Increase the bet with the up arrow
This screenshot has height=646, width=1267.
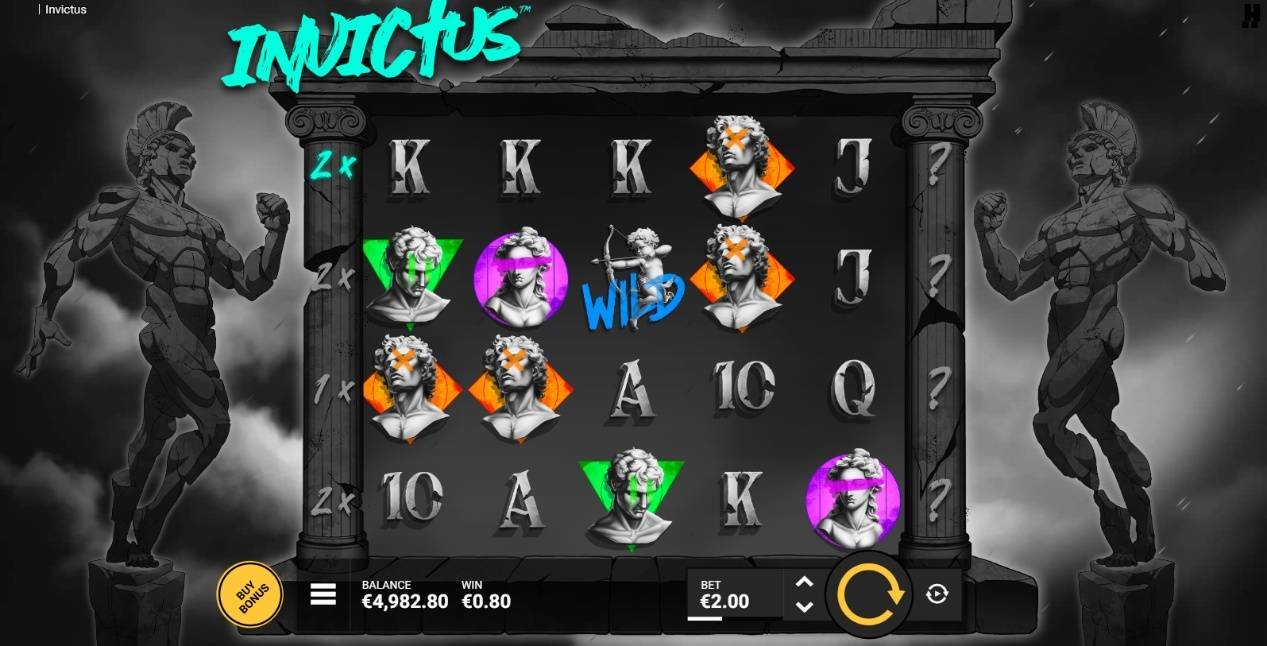tap(804, 582)
